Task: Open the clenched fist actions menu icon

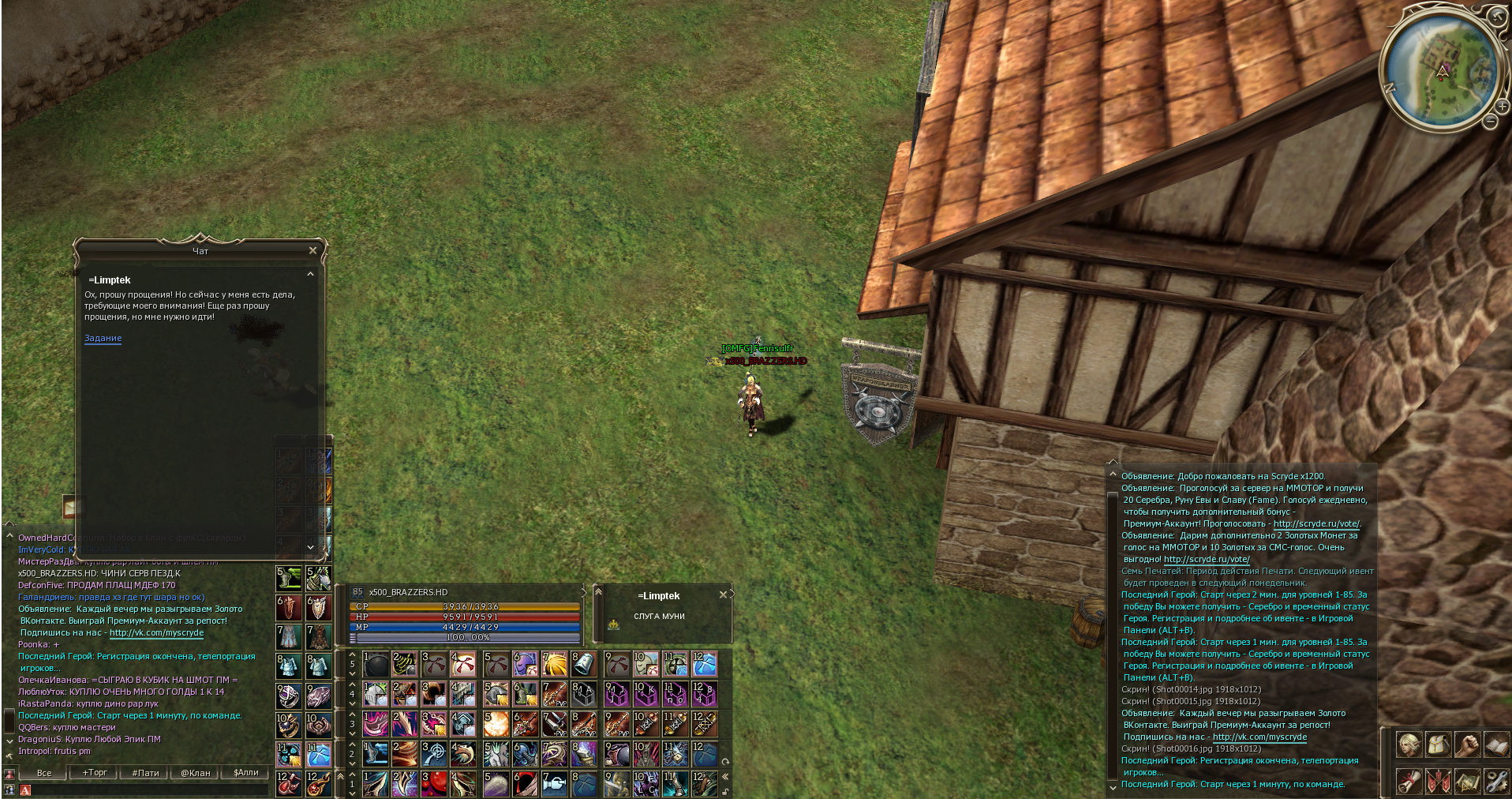Action: (x=1467, y=745)
